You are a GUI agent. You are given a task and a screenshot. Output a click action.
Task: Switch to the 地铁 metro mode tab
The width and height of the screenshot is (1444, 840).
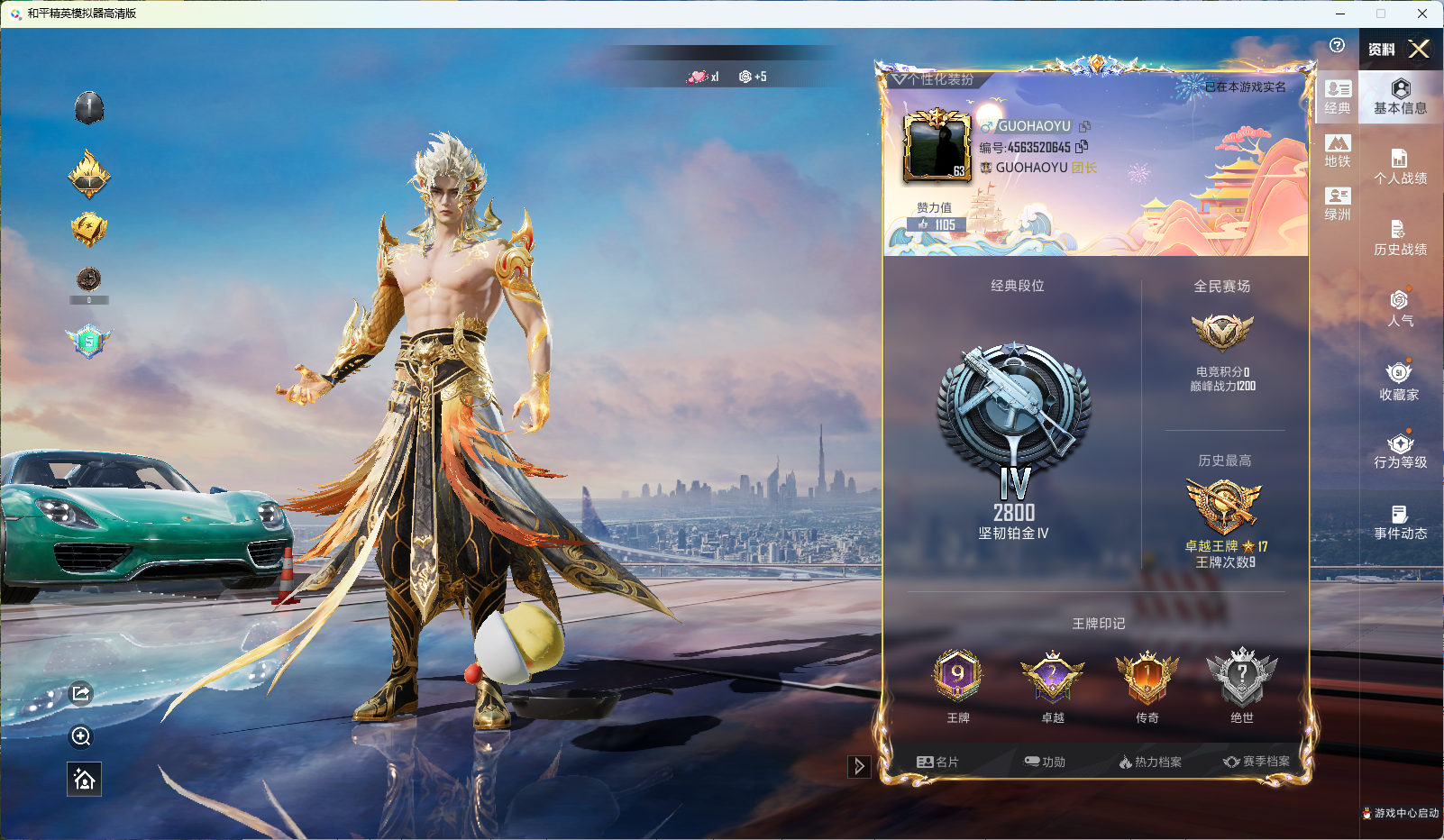pos(1338,151)
